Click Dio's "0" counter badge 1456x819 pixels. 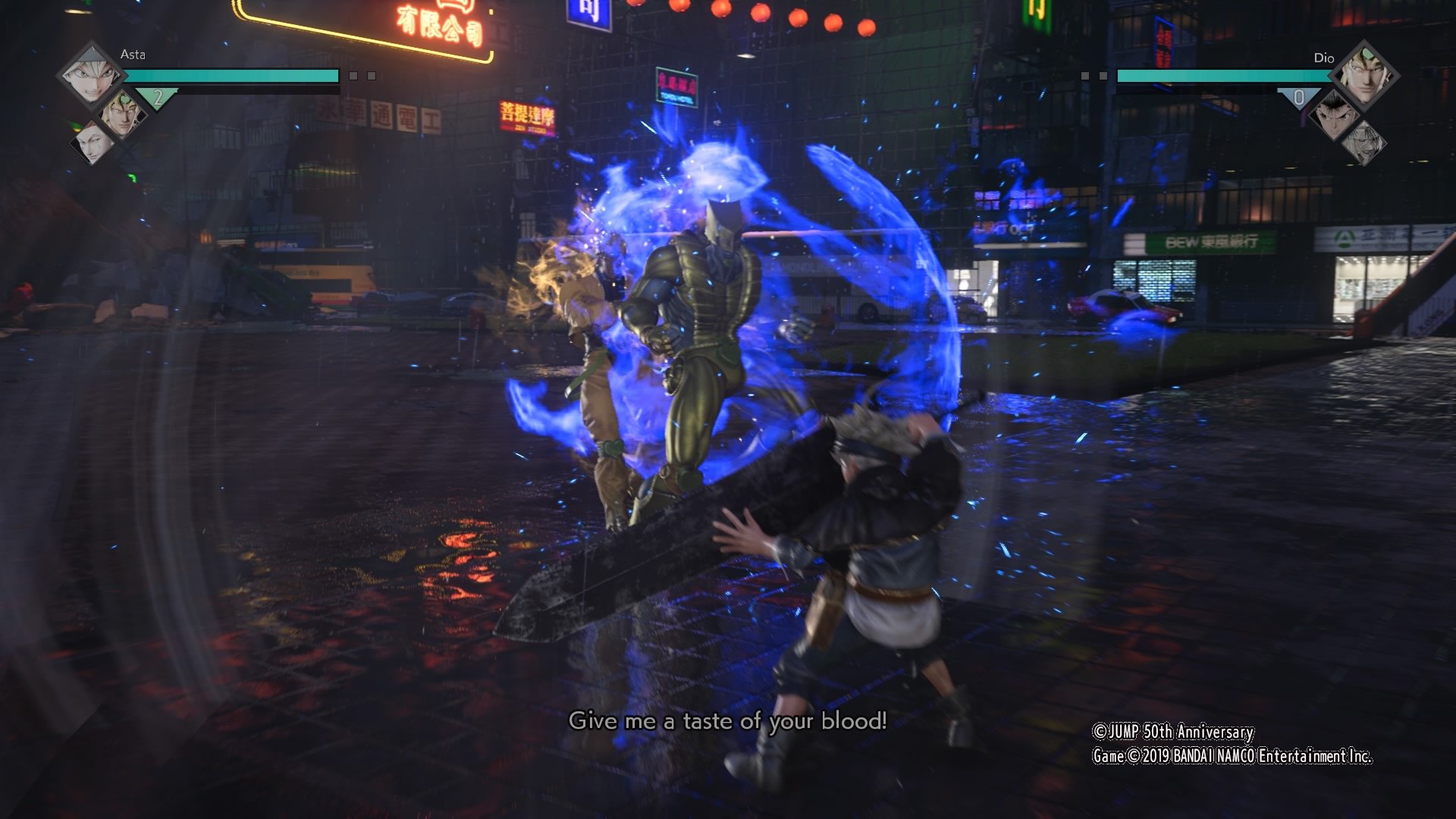tap(1300, 98)
